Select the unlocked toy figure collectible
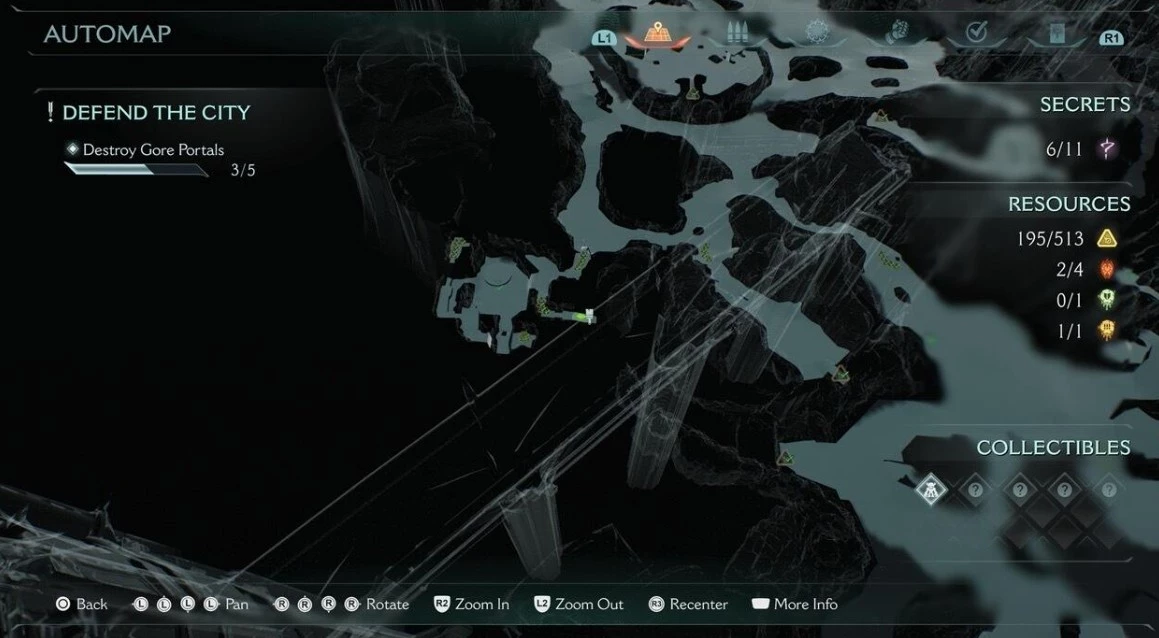The width and height of the screenshot is (1159, 638). tap(931, 490)
